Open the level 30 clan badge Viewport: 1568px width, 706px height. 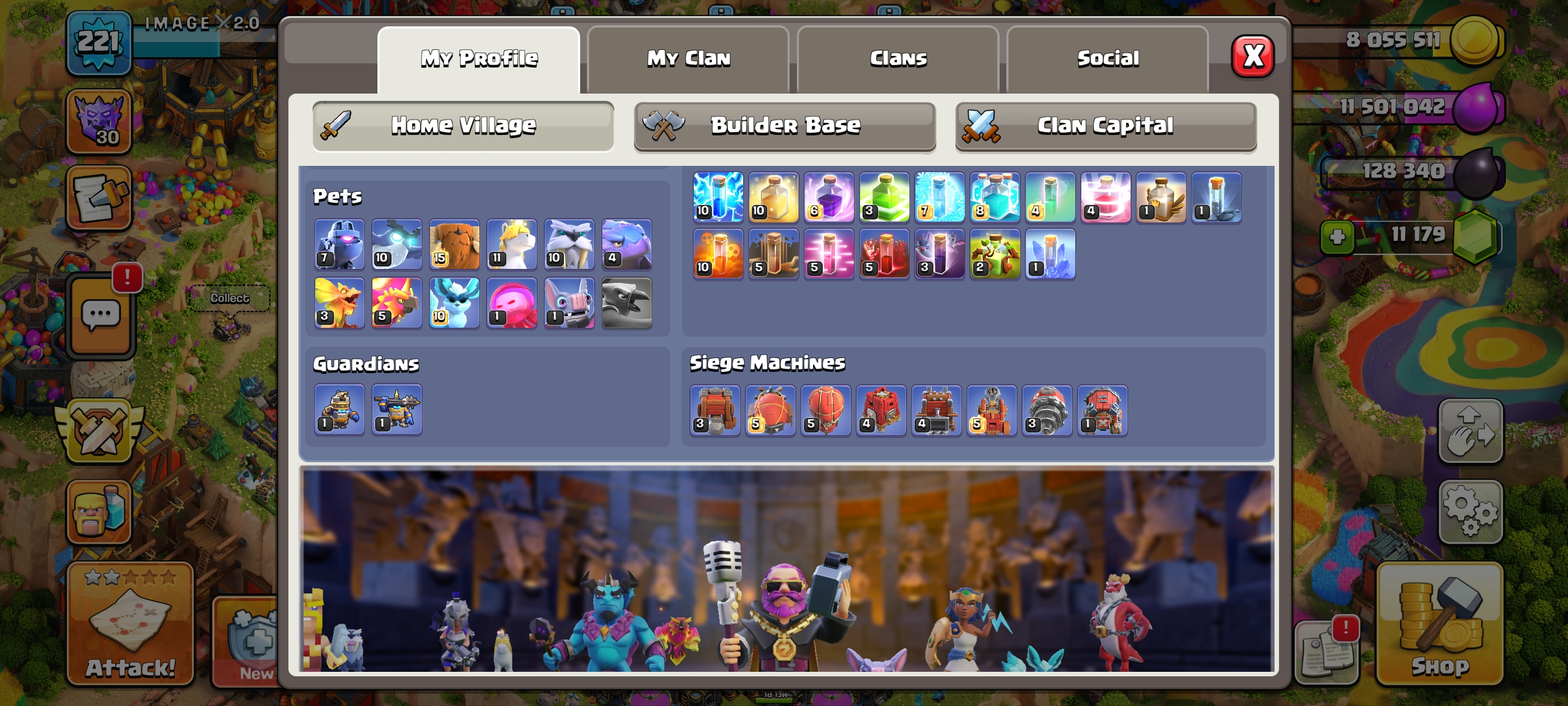tap(99, 120)
